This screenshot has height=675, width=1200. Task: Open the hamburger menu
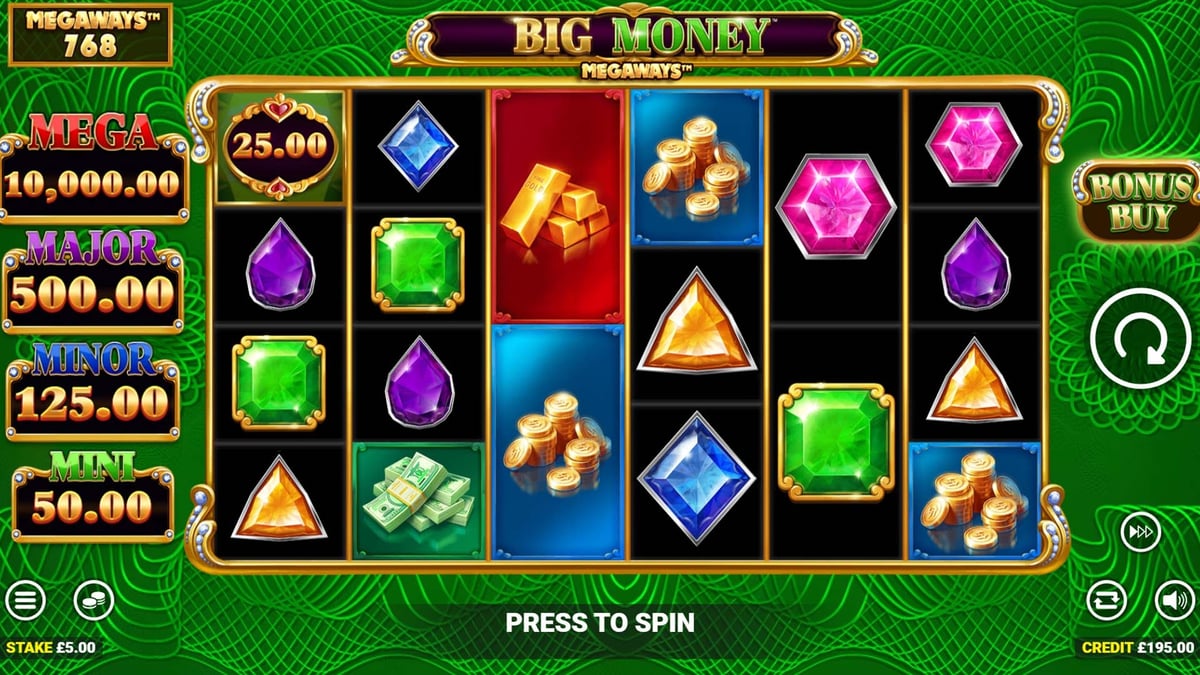click(25, 600)
